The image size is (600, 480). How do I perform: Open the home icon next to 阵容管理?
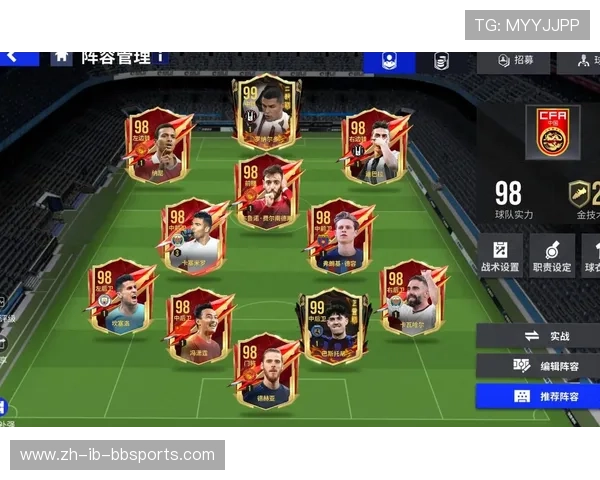click(x=62, y=56)
